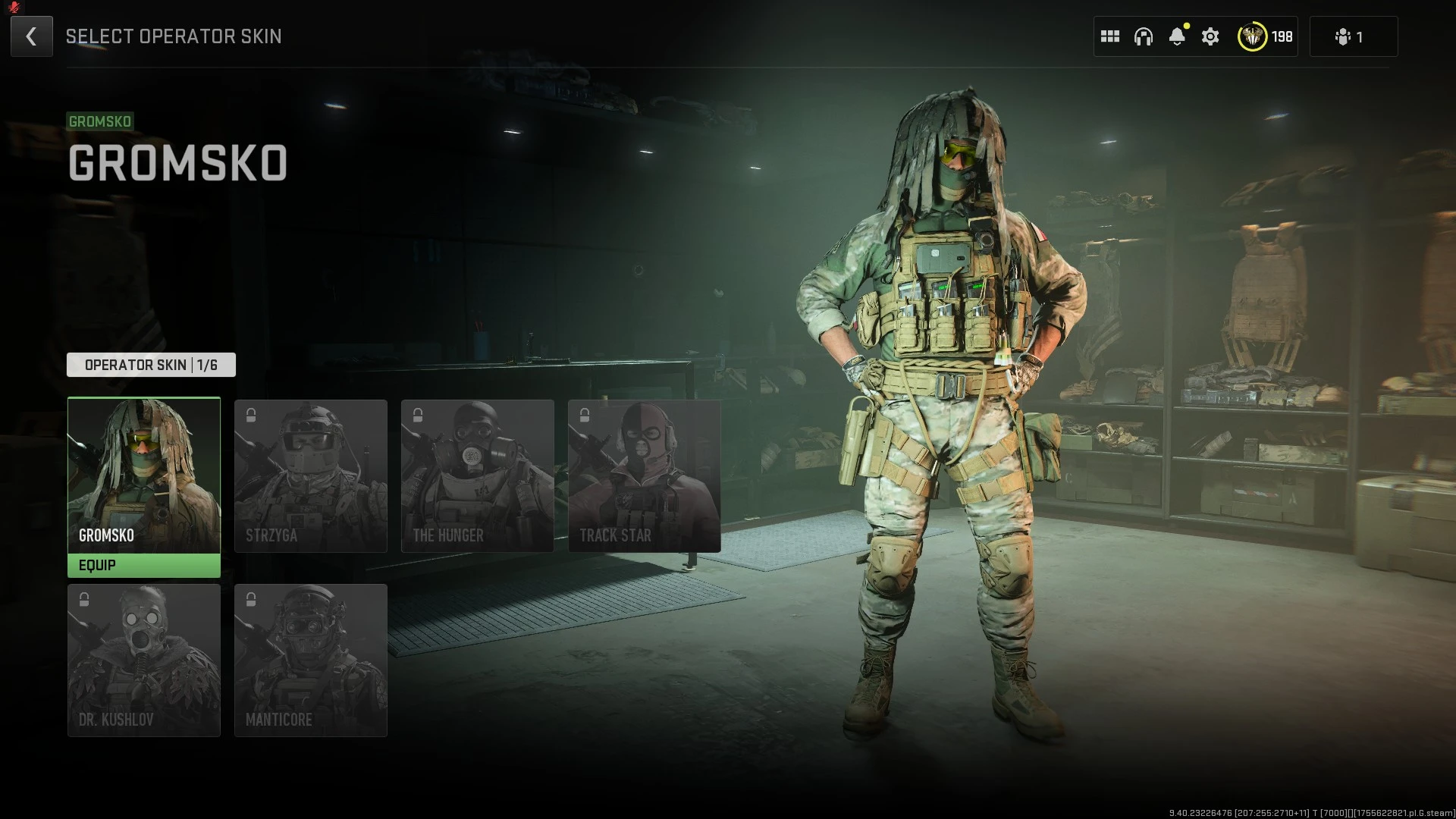The image size is (1456, 819).
Task: Open the game settings gear
Action: 1210,36
